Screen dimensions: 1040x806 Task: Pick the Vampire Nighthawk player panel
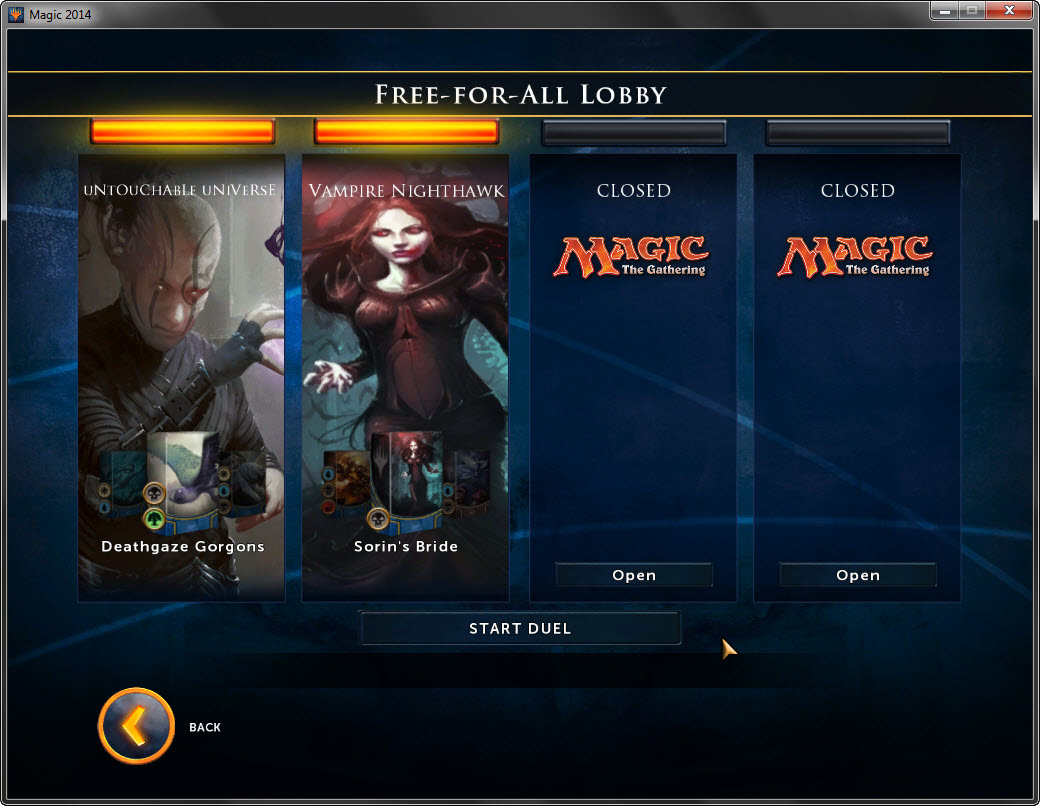point(406,300)
